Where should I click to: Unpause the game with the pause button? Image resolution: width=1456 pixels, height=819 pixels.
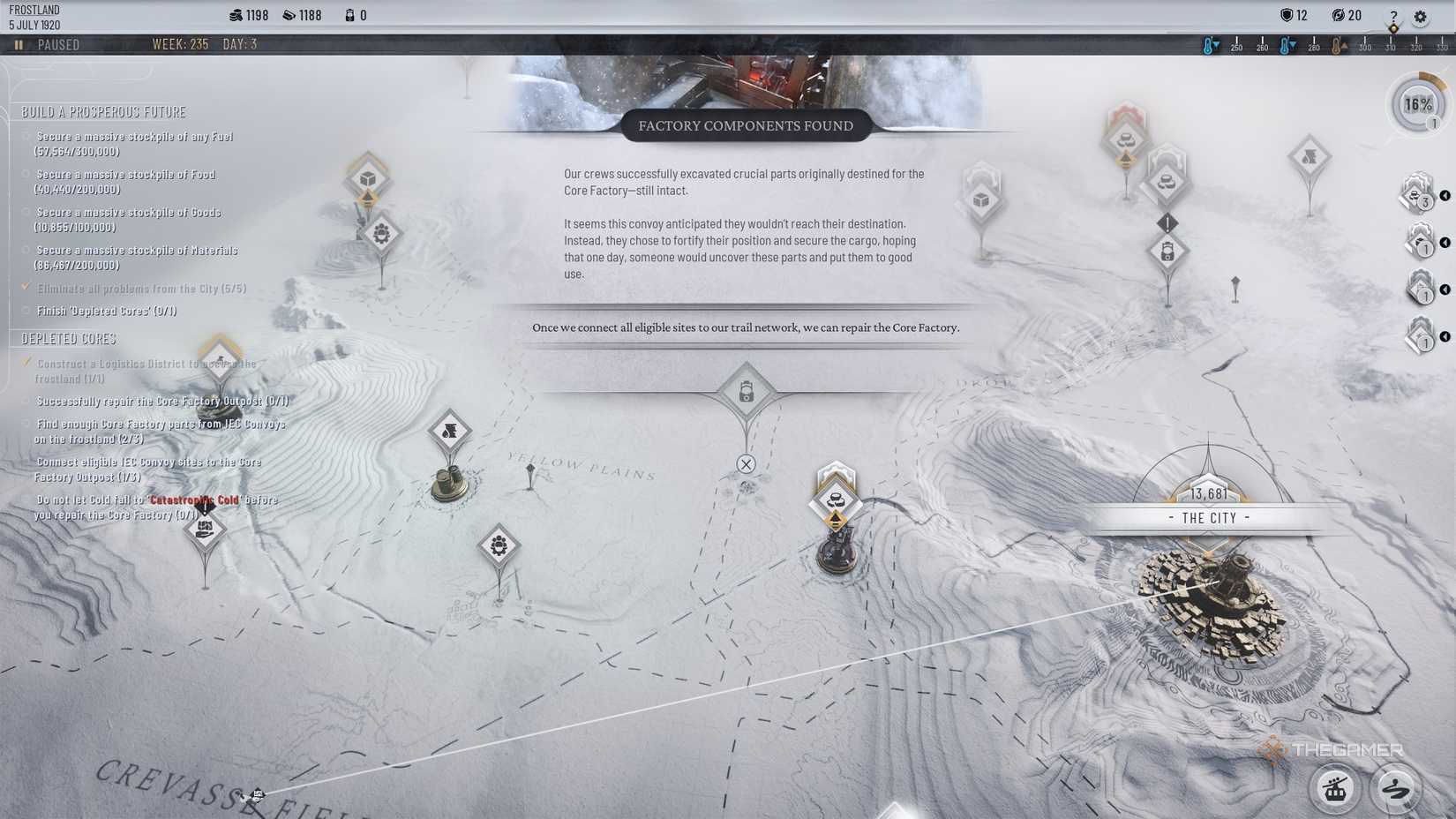(x=18, y=44)
